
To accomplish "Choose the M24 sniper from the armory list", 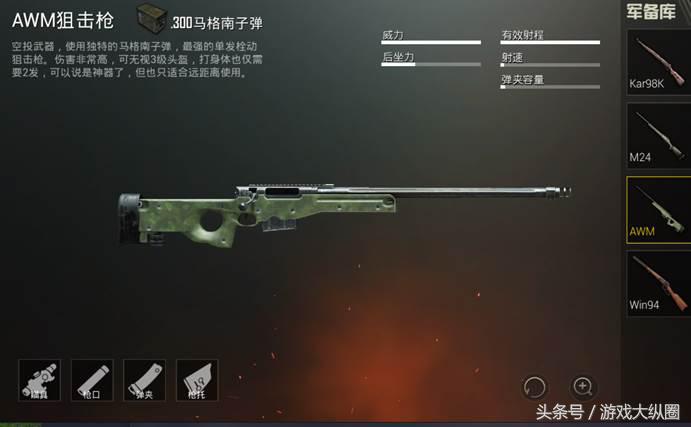I will point(659,136).
